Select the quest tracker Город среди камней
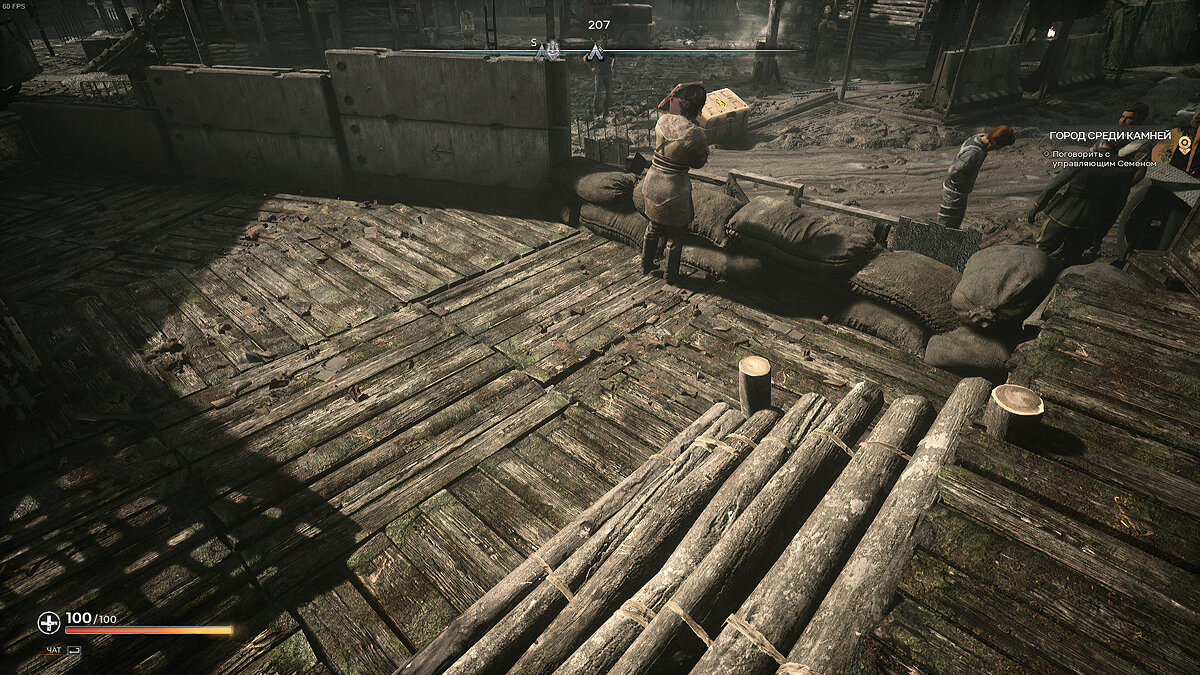This screenshot has width=1200, height=675. tap(1109, 135)
